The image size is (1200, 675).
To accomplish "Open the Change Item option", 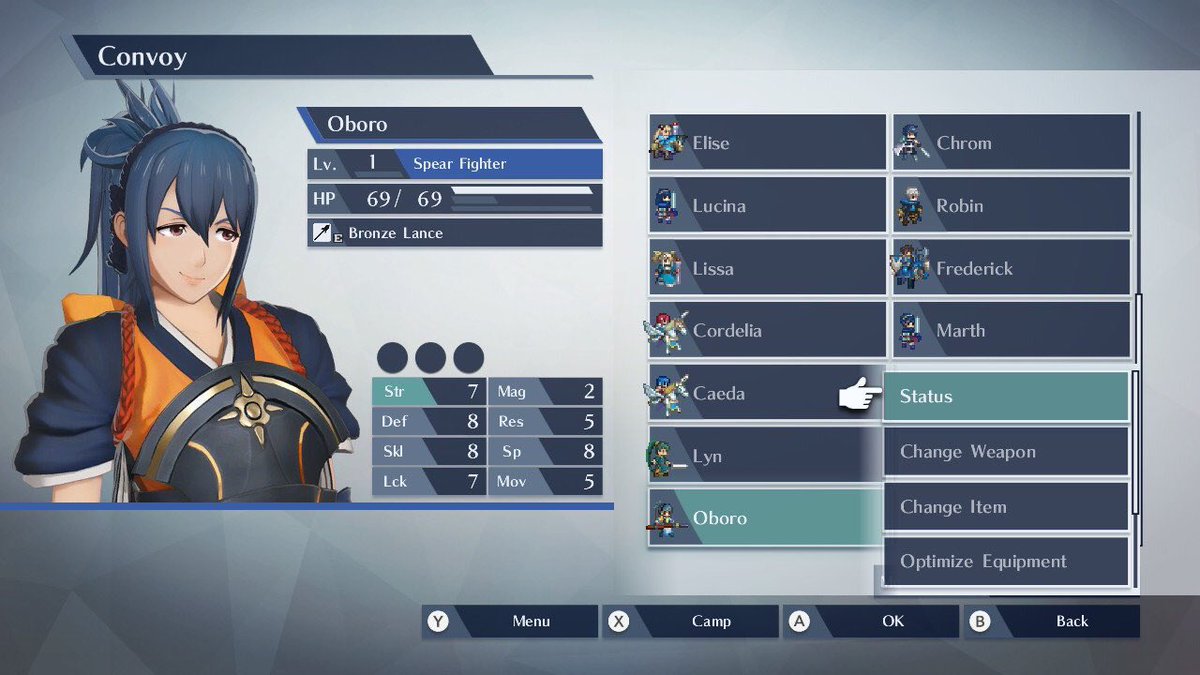I will coord(1005,507).
